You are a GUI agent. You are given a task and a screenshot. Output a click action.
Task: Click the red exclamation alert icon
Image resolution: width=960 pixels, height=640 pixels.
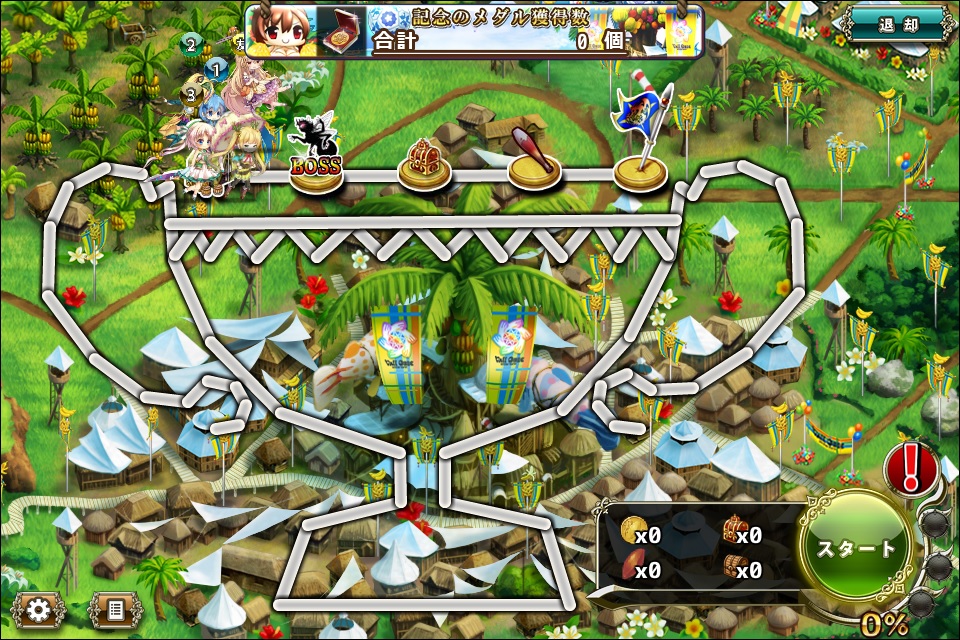(911, 467)
